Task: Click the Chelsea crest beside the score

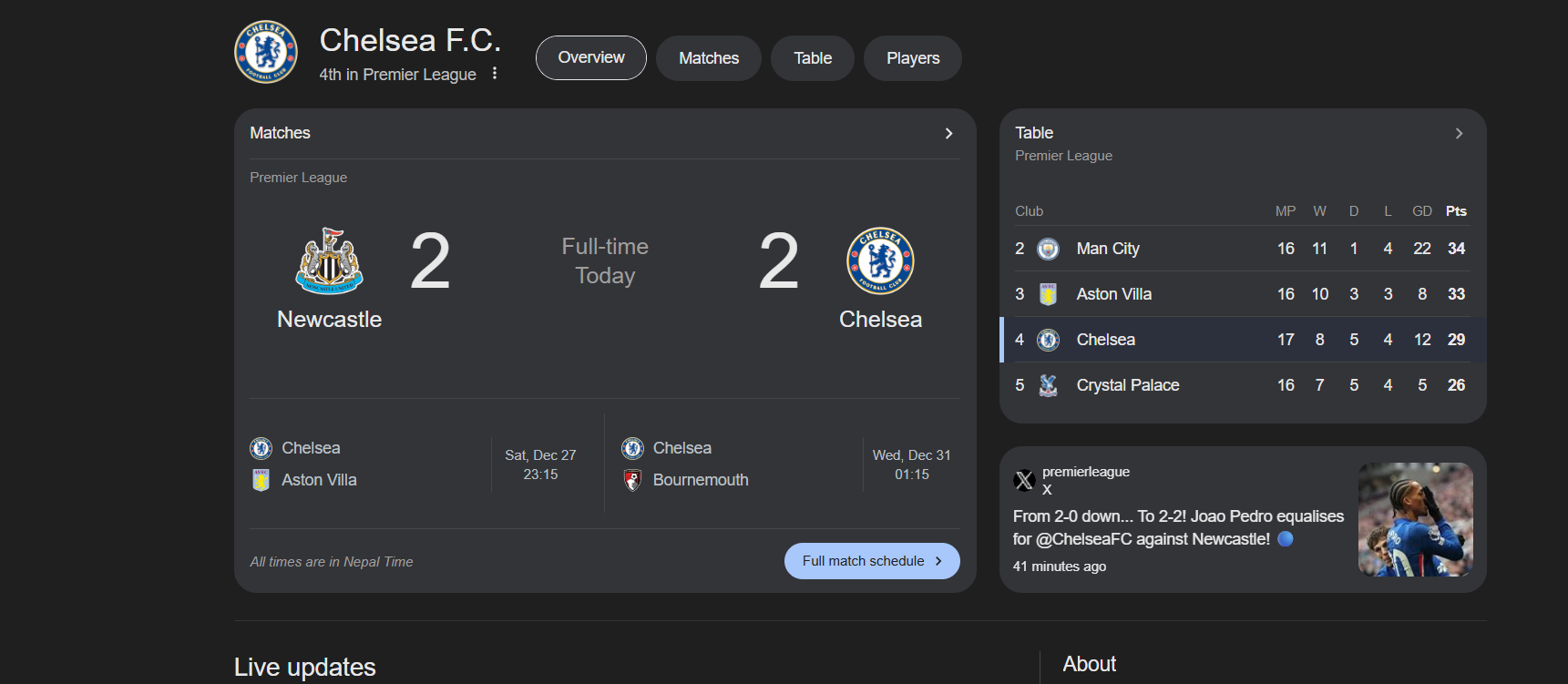Action: point(879,260)
